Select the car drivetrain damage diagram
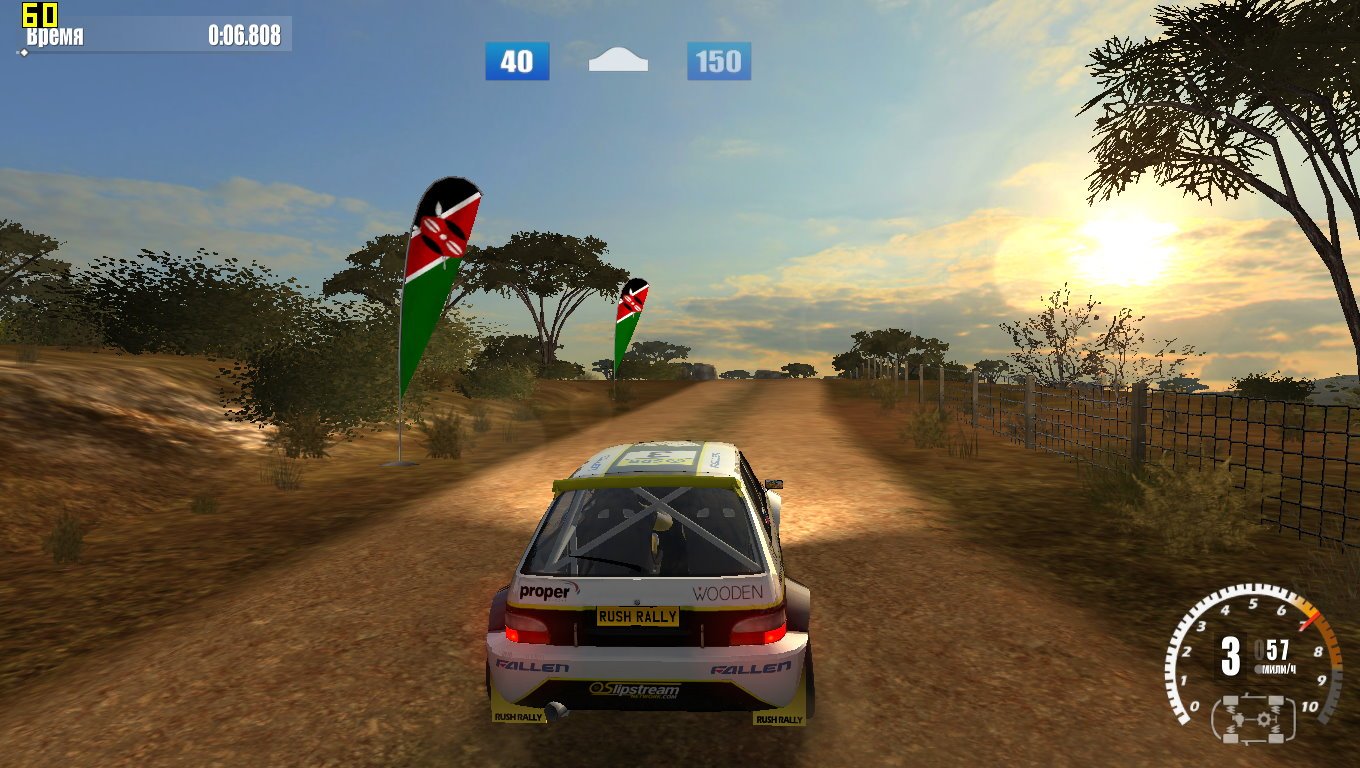The image size is (1360, 768). [x=1253, y=718]
